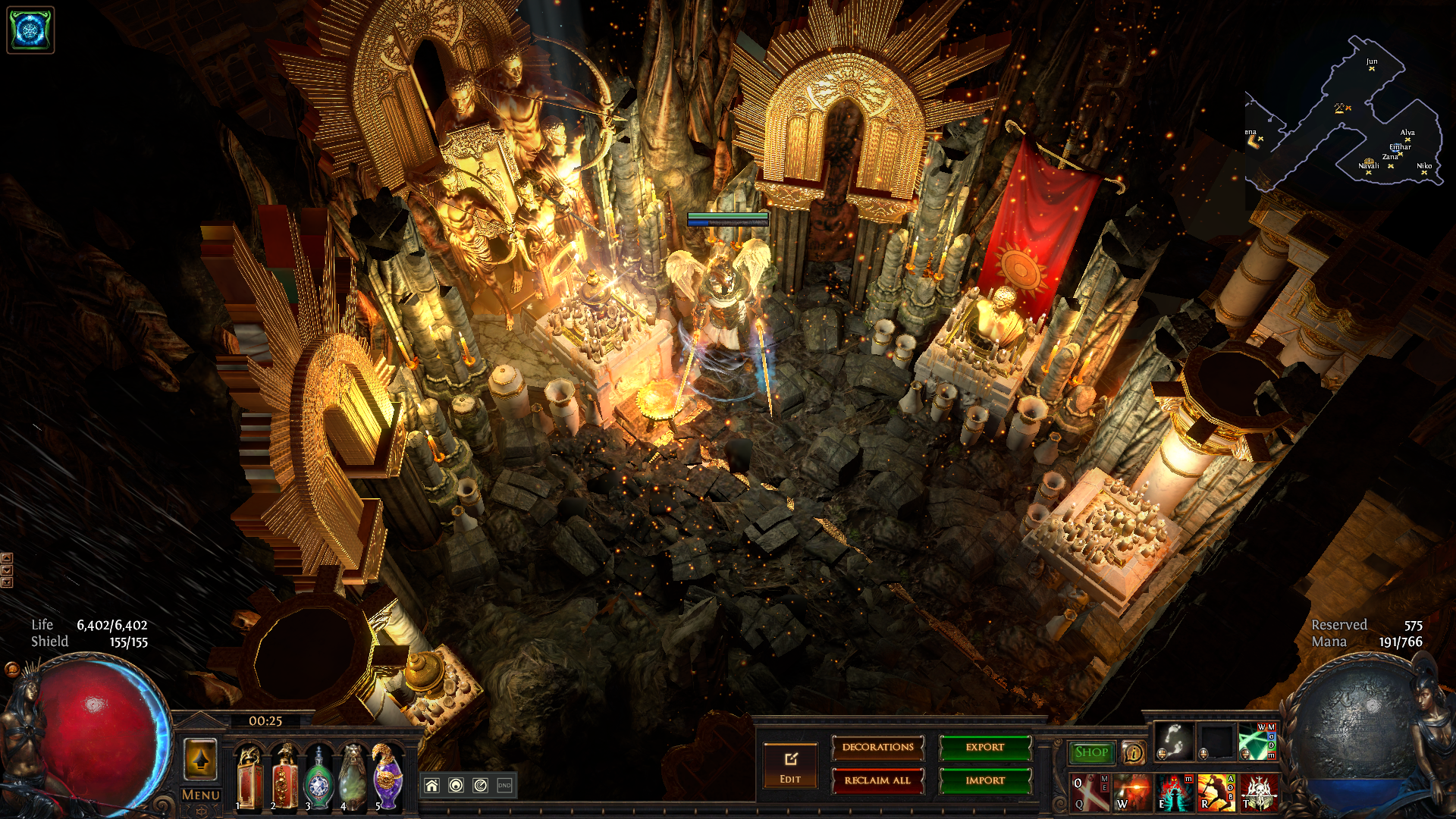Click the house icon to go to hideout
This screenshot has width=1456, height=819.
pyautogui.click(x=431, y=786)
